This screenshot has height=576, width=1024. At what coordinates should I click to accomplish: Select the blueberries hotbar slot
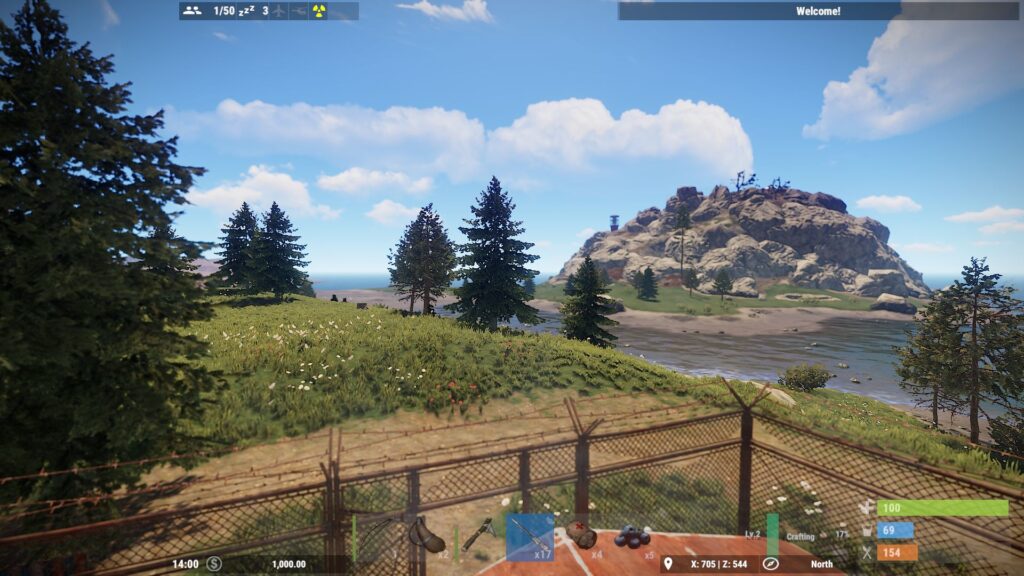[x=632, y=537]
